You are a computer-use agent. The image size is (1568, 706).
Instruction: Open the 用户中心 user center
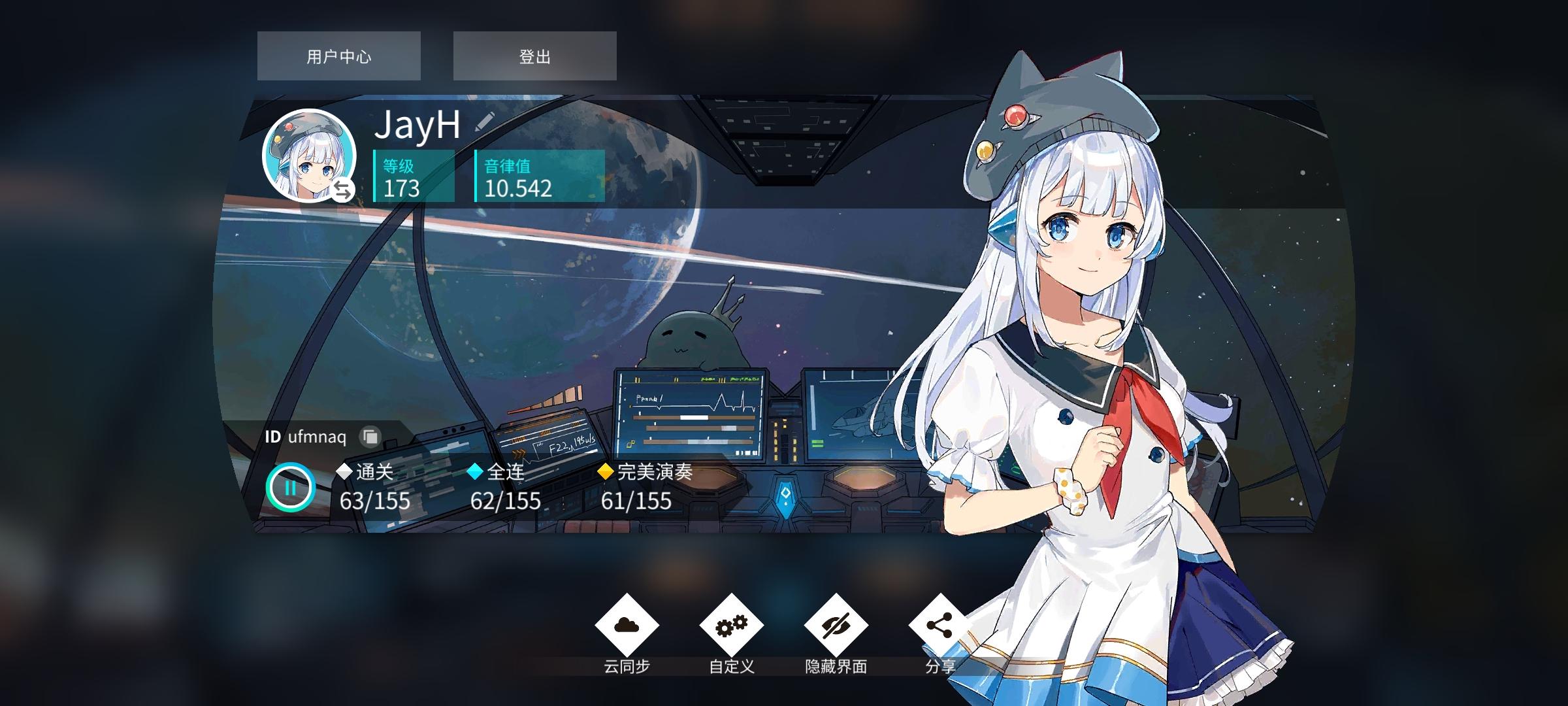pos(338,56)
